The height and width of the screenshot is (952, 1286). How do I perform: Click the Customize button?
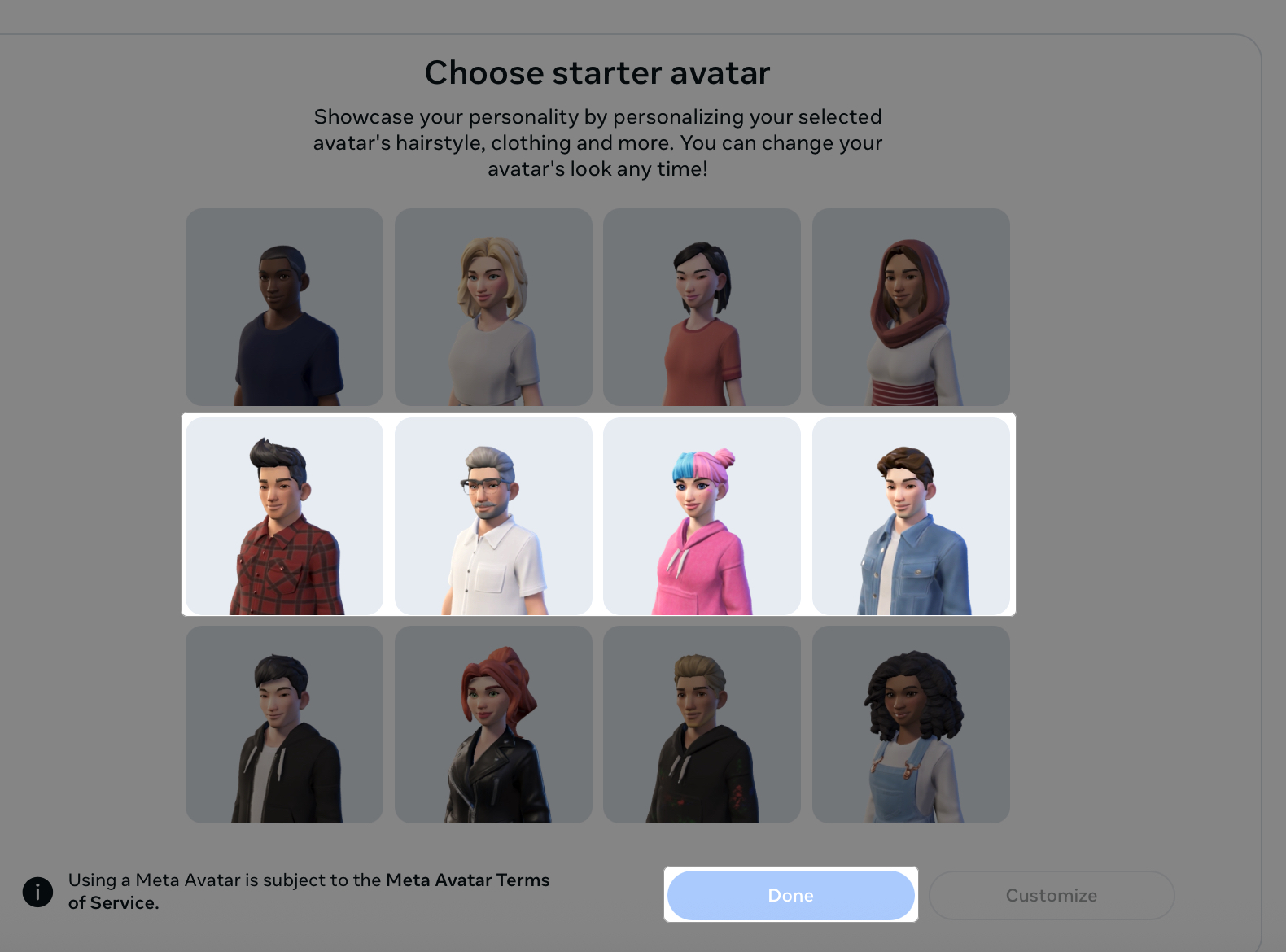pyautogui.click(x=1051, y=895)
